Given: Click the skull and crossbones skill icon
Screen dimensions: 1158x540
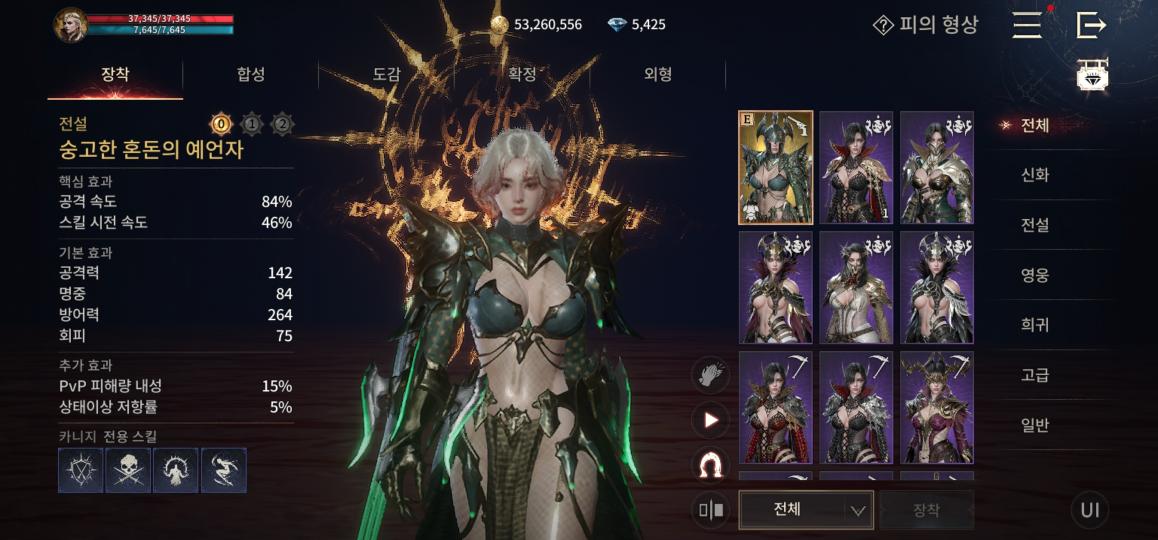Looking at the screenshot, I should (128, 470).
